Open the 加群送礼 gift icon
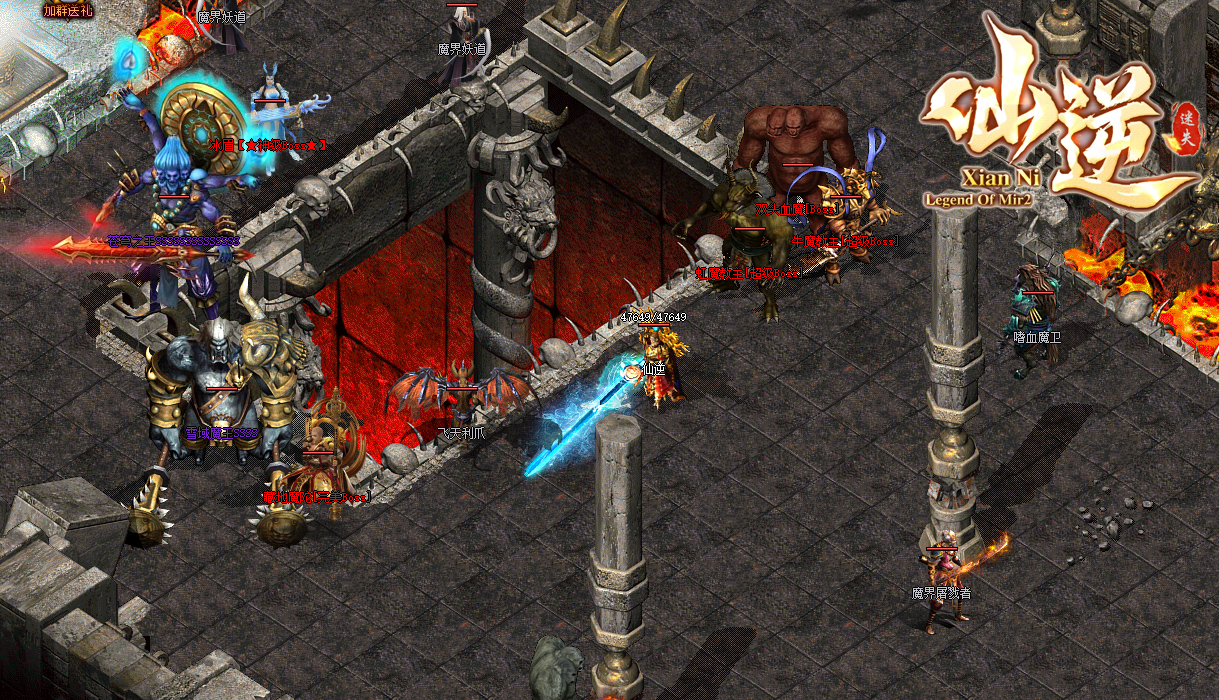This screenshot has width=1219, height=700. pyautogui.click(x=67, y=11)
